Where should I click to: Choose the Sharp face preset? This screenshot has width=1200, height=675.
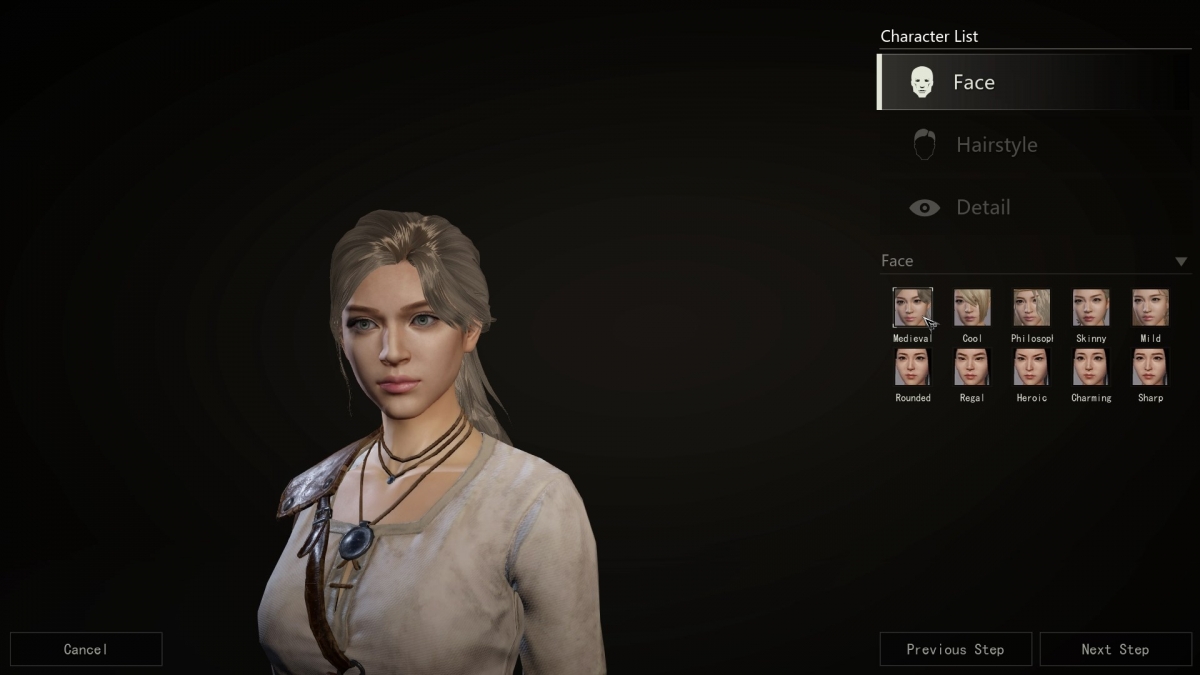pyautogui.click(x=1150, y=367)
